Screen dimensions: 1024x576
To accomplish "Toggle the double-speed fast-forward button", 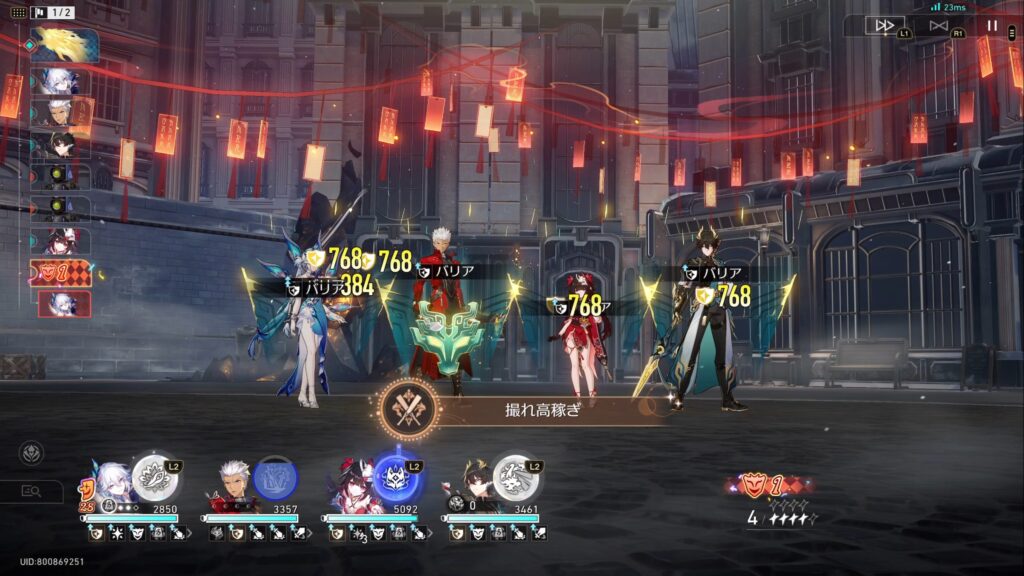I will coord(883,25).
